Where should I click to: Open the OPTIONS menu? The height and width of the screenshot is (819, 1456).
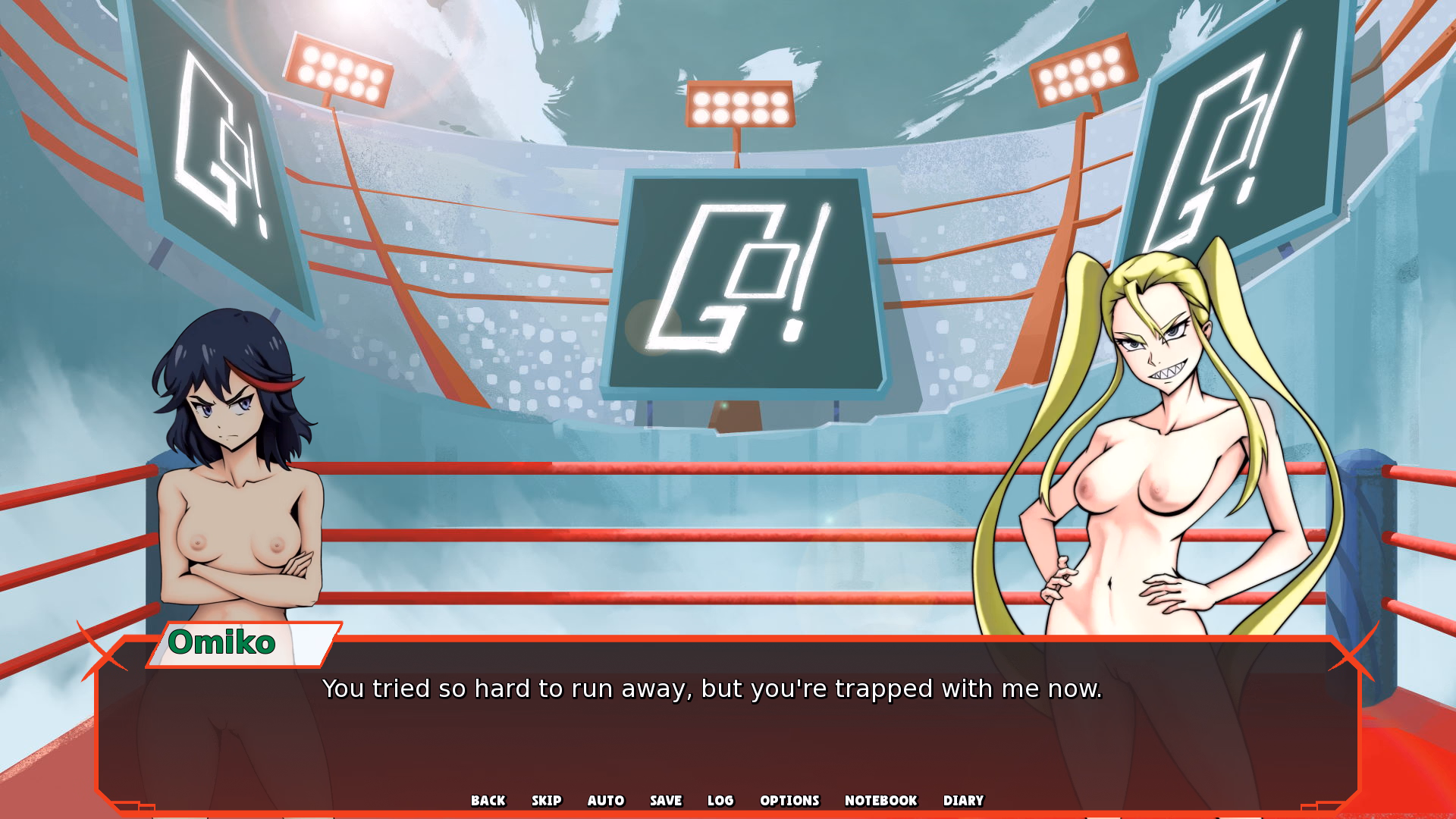[789, 800]
